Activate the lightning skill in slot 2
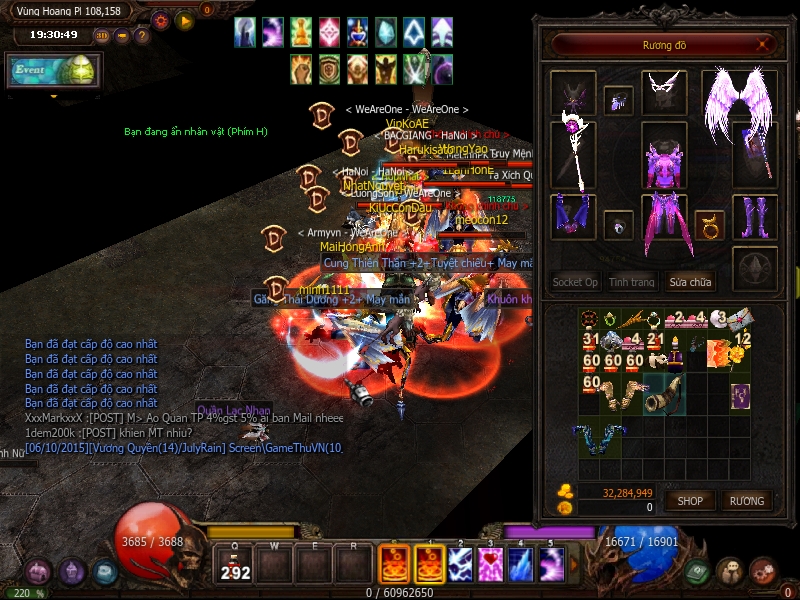Screen dimensions: 800x600 tap(460, 565)
